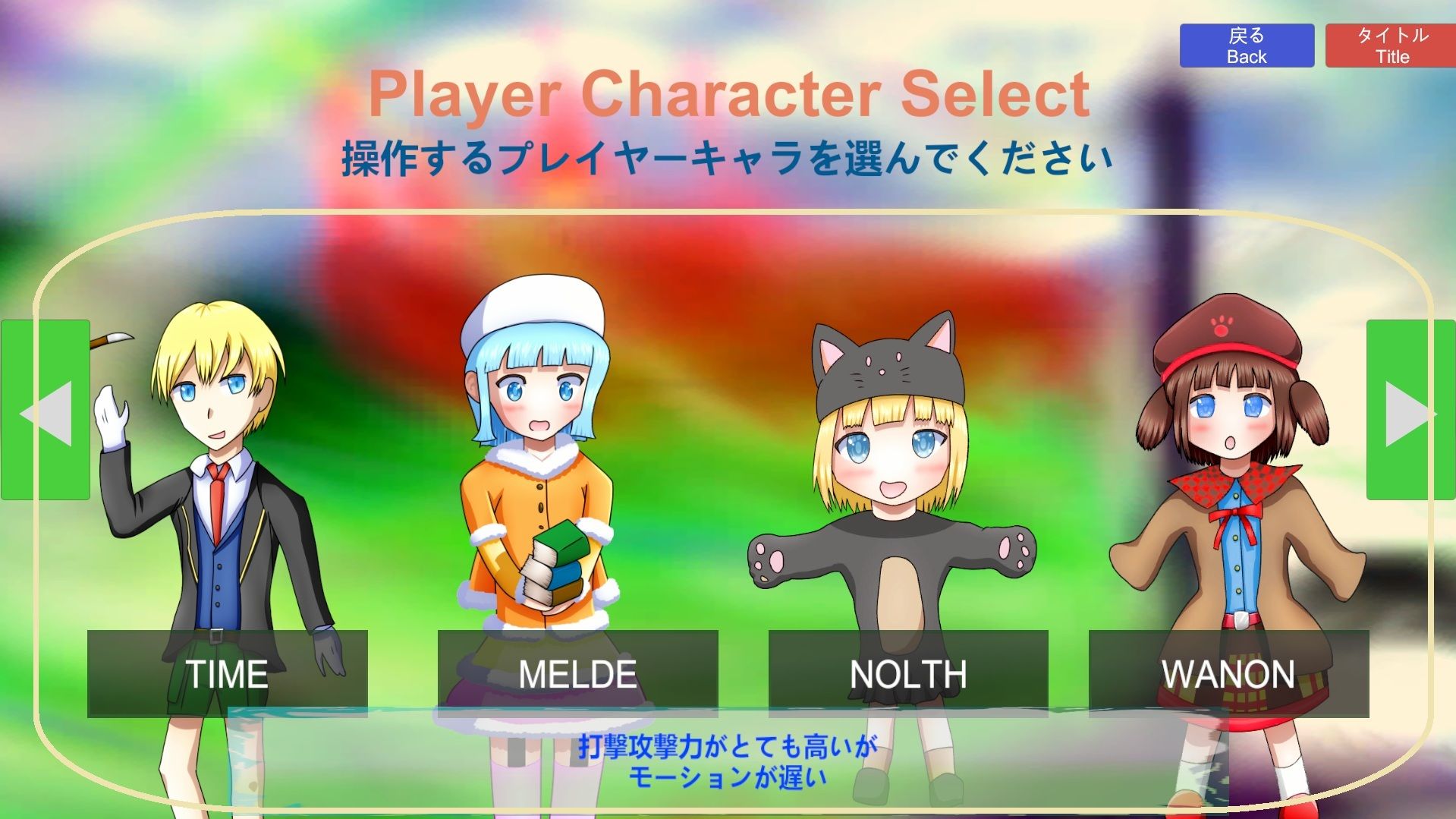Toggle selection of the WANON nameplate
The height and width of the screenshot is (819, 1456).
coord(1229,674)
